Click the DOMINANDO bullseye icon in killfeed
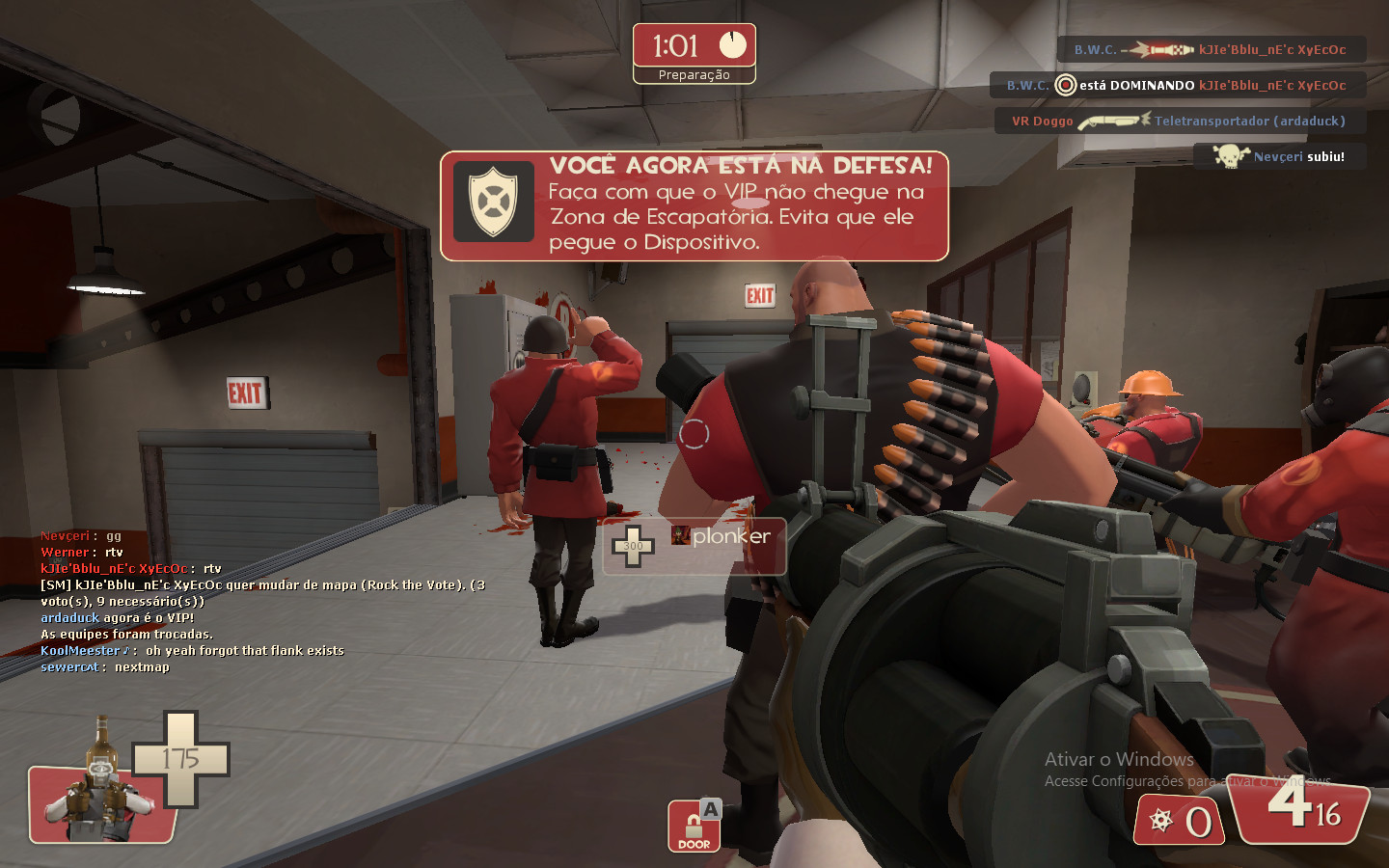Screen dimensions: 1389x868 point(1065,85)
